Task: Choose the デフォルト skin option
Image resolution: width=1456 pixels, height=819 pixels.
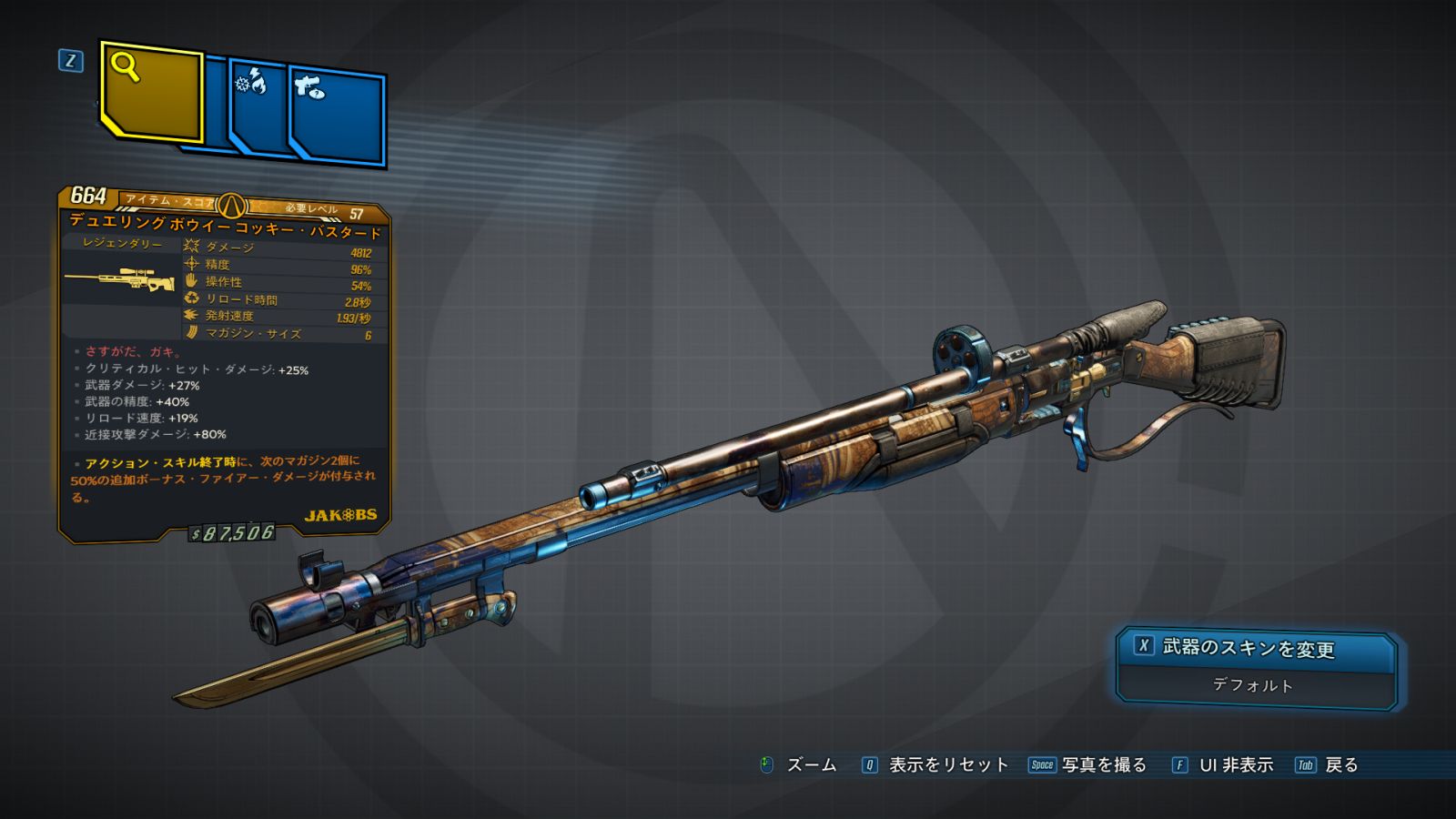Action: (x=1253, y=685)
